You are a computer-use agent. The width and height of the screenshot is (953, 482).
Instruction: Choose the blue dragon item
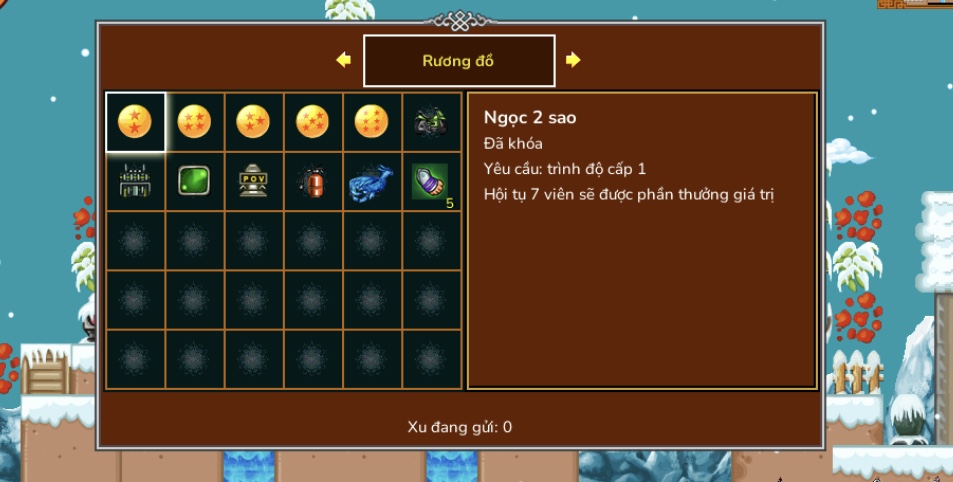(372, 181)
